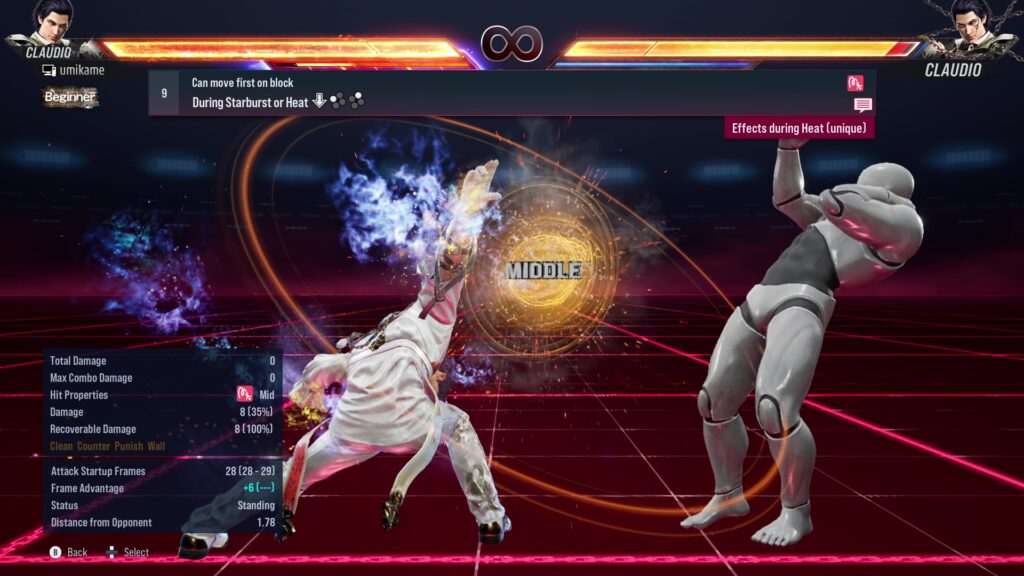The width and height of the screenshot is (1024, 576).
Task: Click the Beginner rank badge
Action: pyautogui.click(x=70, y=97)
